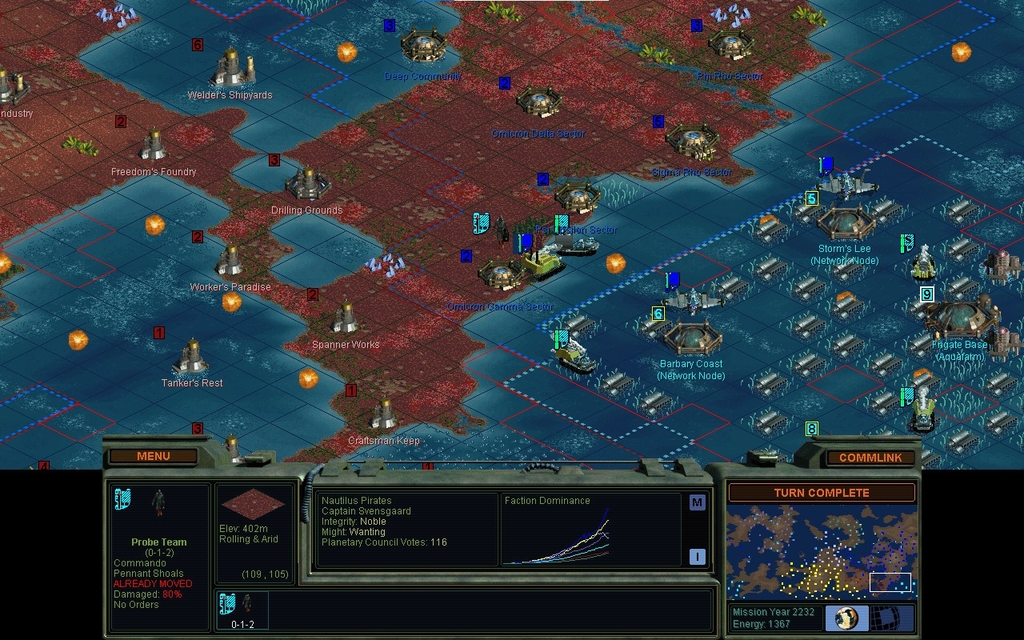Viewport: 1024px width, 640px height.
Task: Click the TURN COMPLETE button
Action: (x=821, y=493)
